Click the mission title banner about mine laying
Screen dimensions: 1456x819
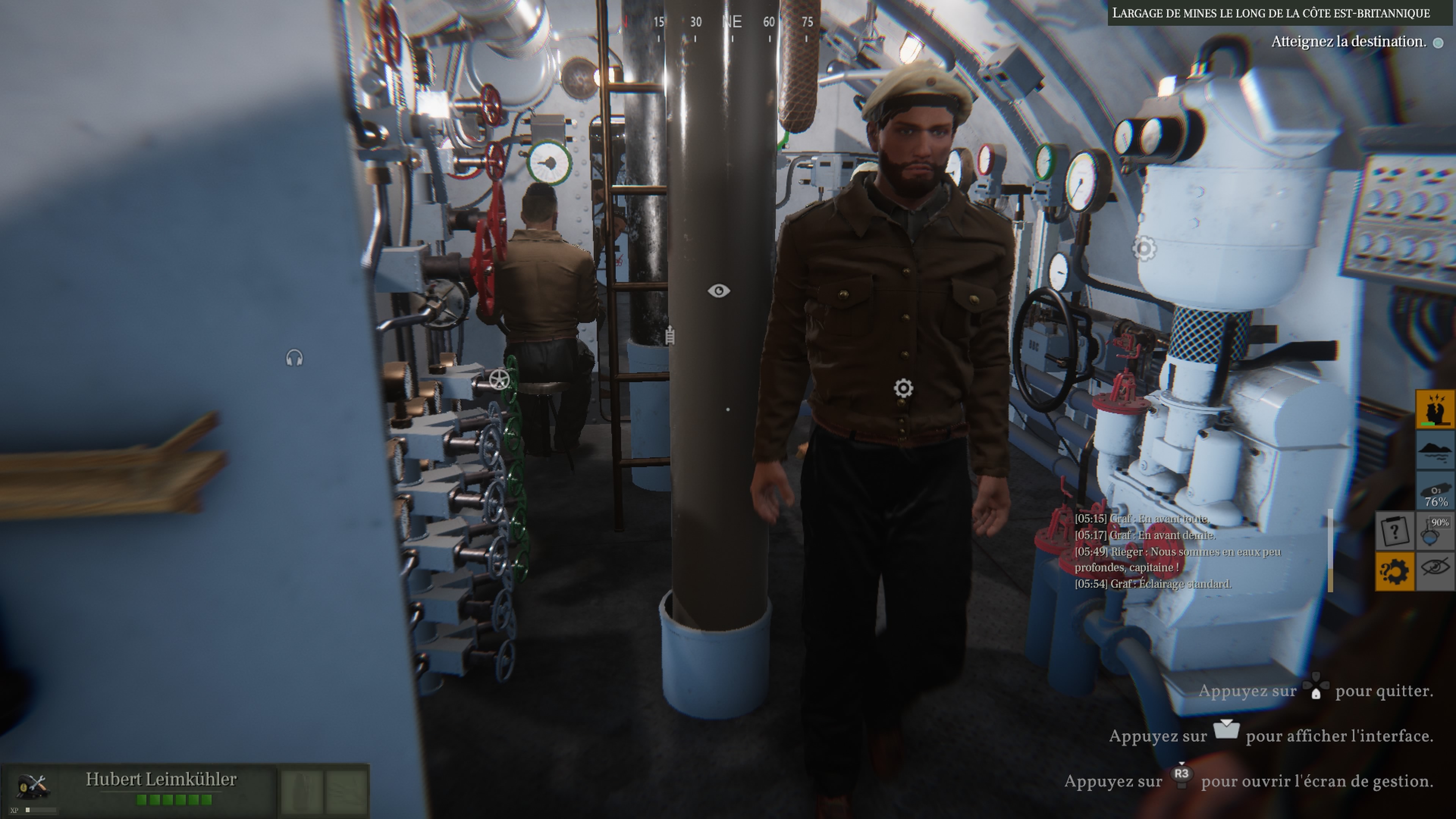1271,13
